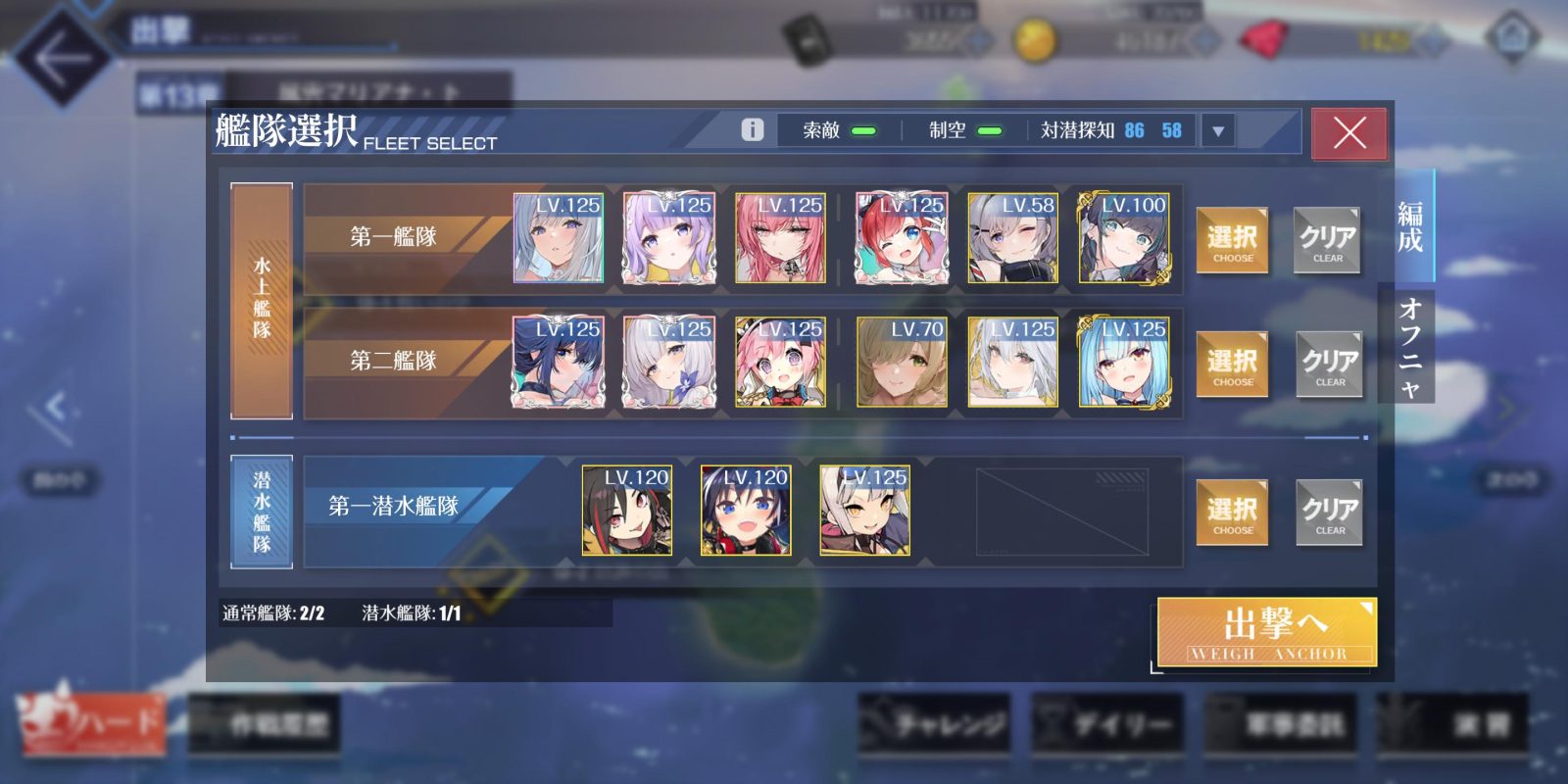
Task: Choose ships for the second surface fleet
Action: [x=1232, y=365]
